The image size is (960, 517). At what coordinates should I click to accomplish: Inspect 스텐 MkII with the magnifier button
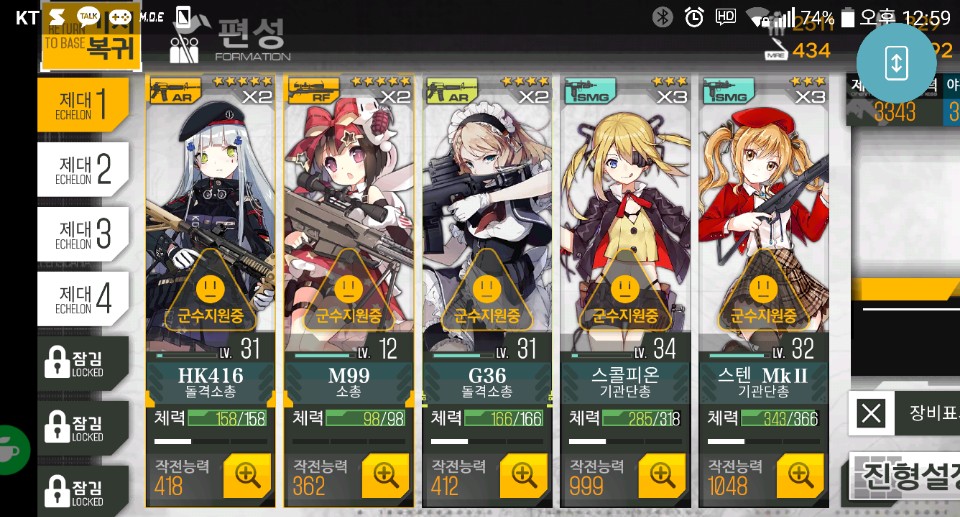(800, 475)
